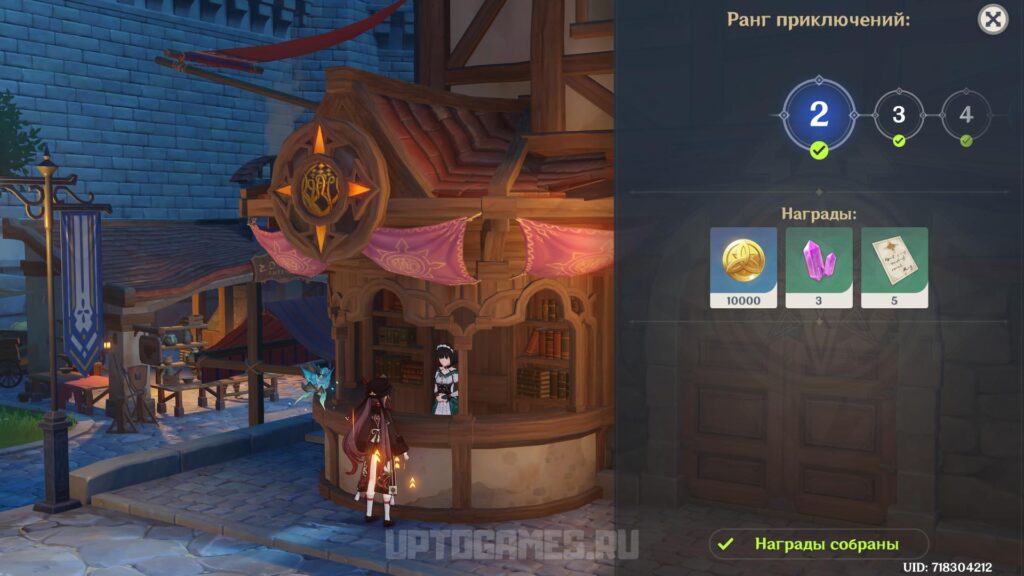Switch to Adventure Rank 4 node
Screen dimensions: 1024x576
pyautogui.click(x=965, y=115)
